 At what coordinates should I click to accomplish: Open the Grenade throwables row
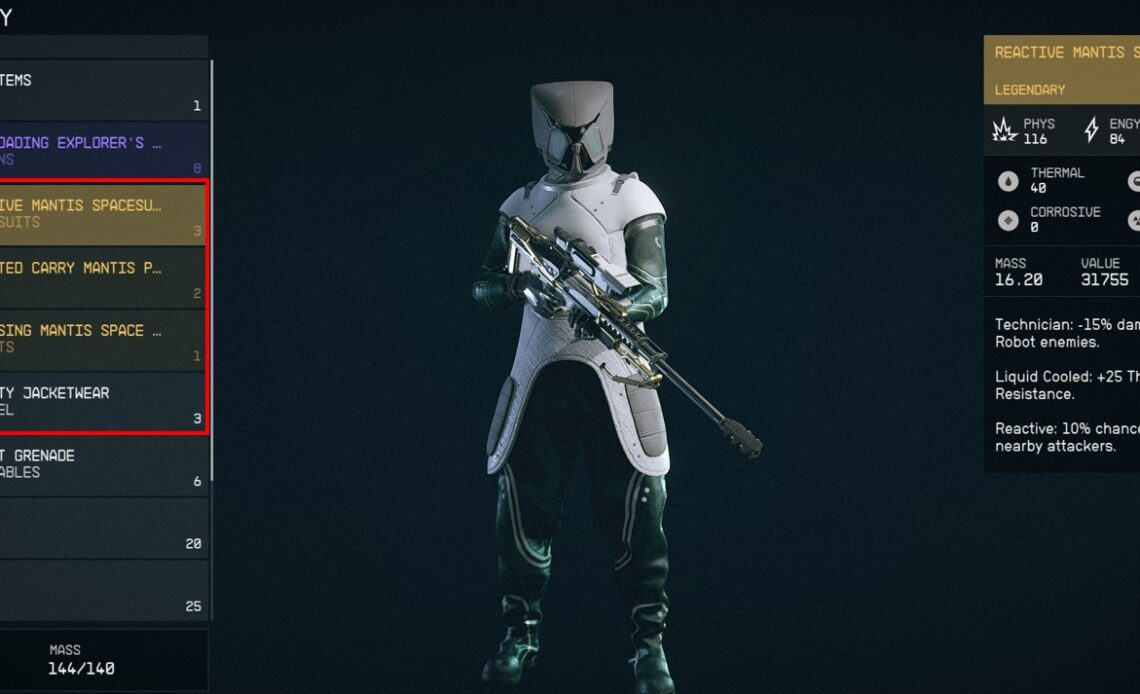coord(100,464)
